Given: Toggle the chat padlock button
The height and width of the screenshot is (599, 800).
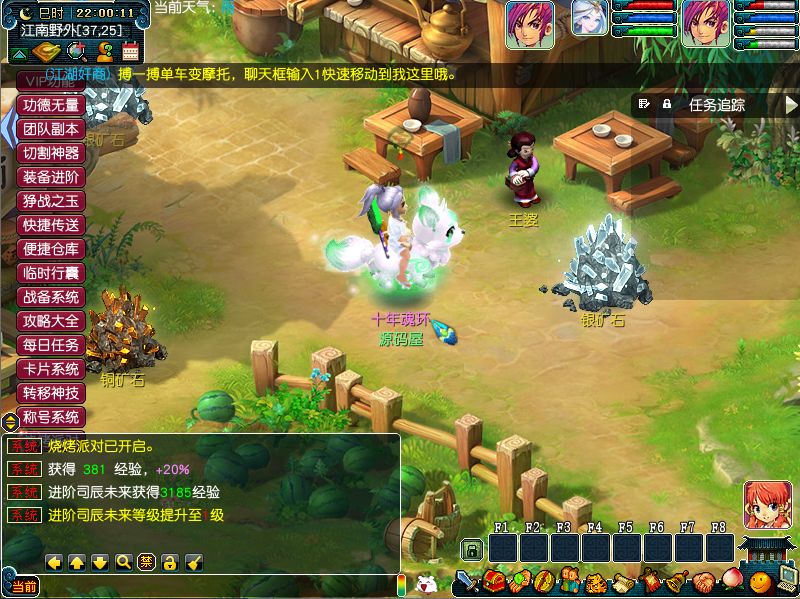Looking at the screenshot, I should 170,562.
